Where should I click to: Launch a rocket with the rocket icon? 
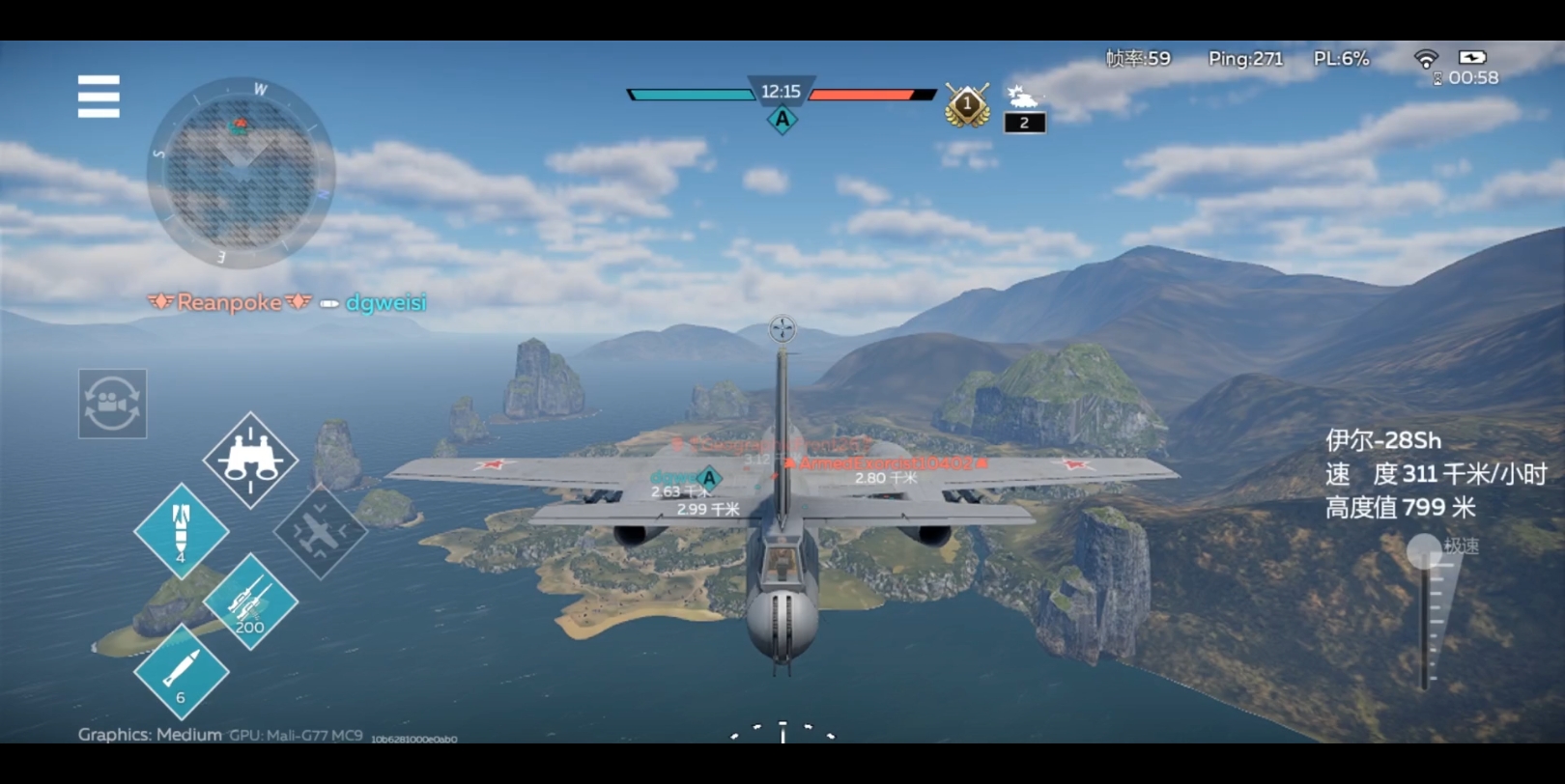point(181,671)
